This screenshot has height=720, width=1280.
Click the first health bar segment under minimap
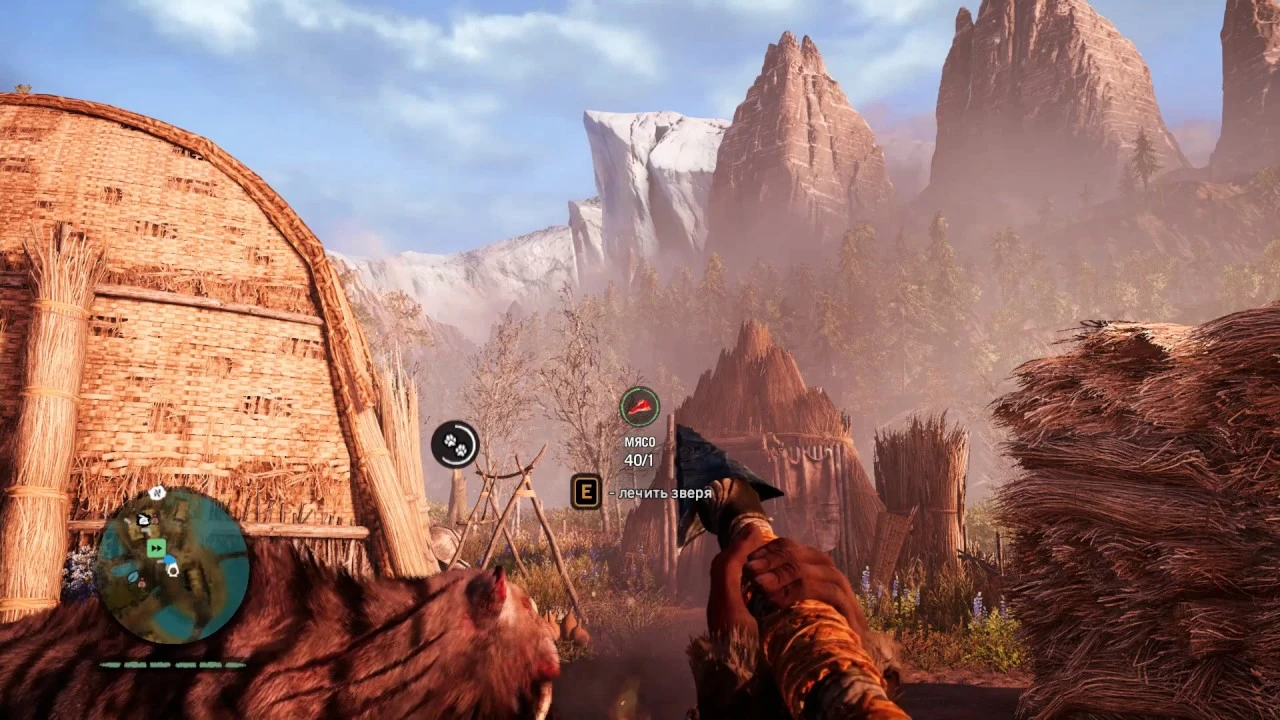point(110,664)
